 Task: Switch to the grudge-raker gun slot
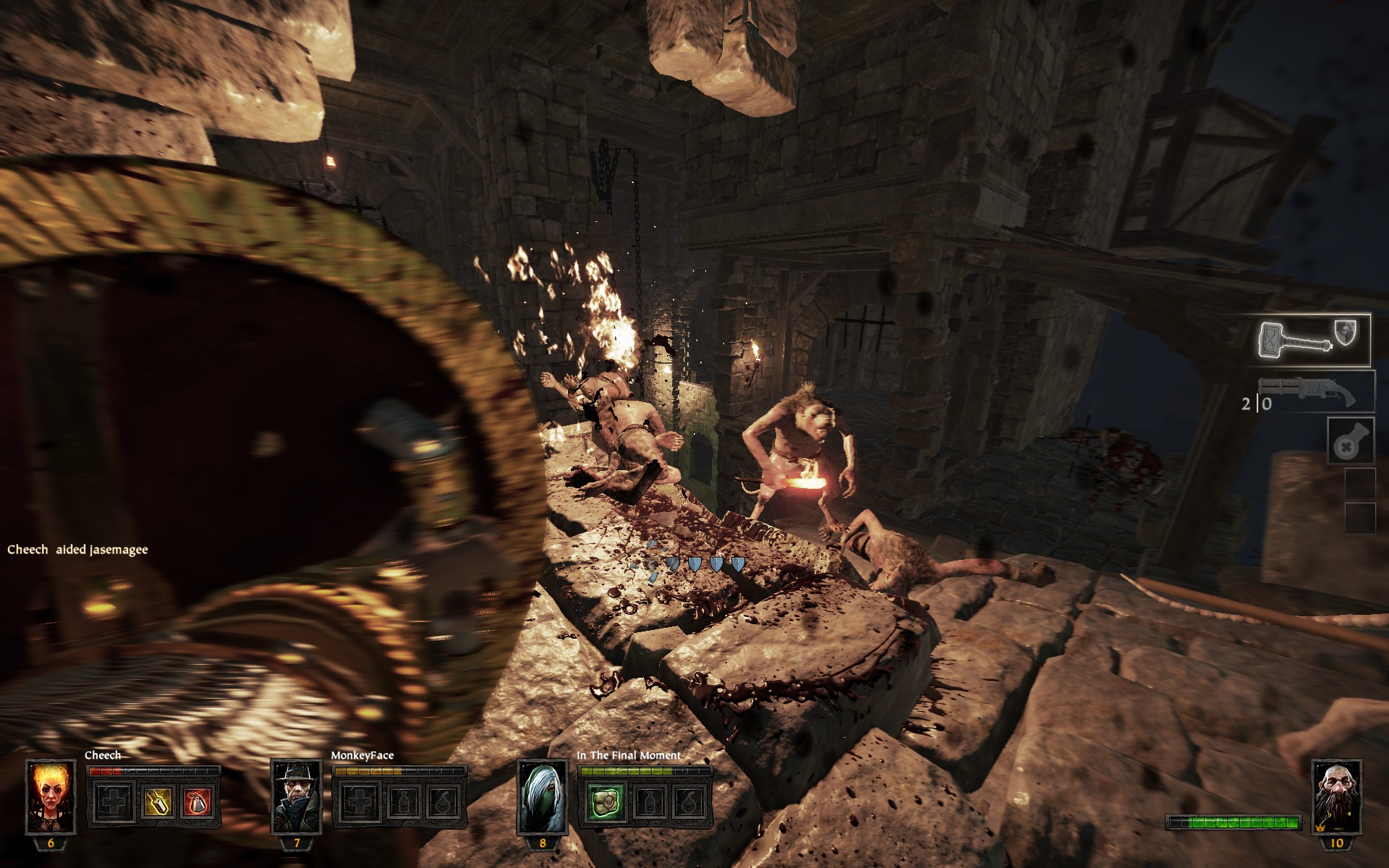1315,391
